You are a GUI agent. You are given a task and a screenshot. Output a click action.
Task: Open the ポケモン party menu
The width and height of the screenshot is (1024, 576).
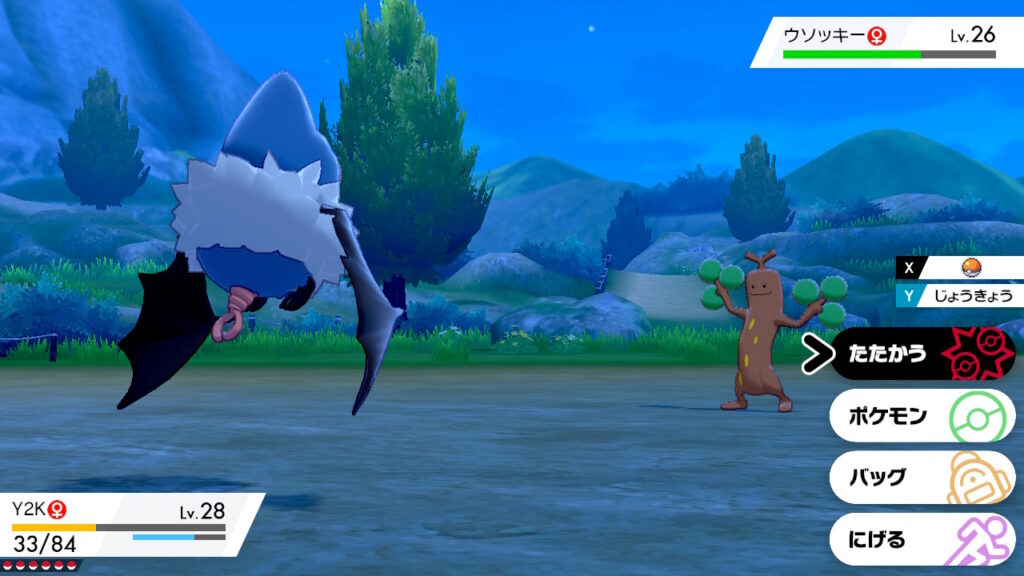tap(920, 415)
